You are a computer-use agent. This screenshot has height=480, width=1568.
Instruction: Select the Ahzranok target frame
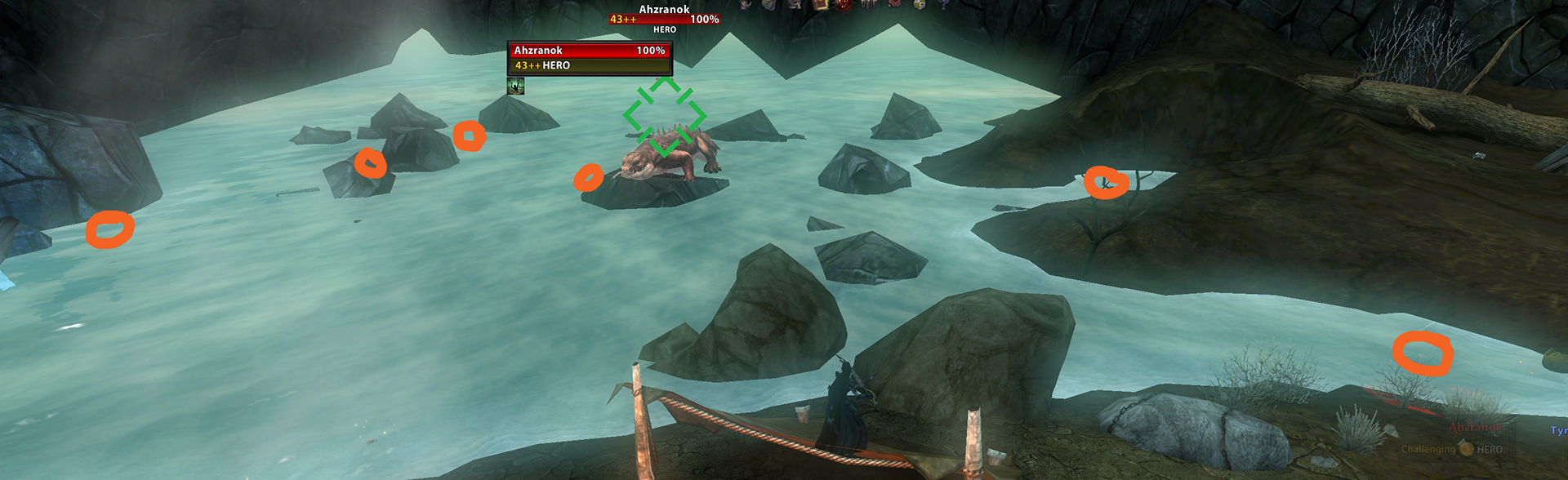589,58
